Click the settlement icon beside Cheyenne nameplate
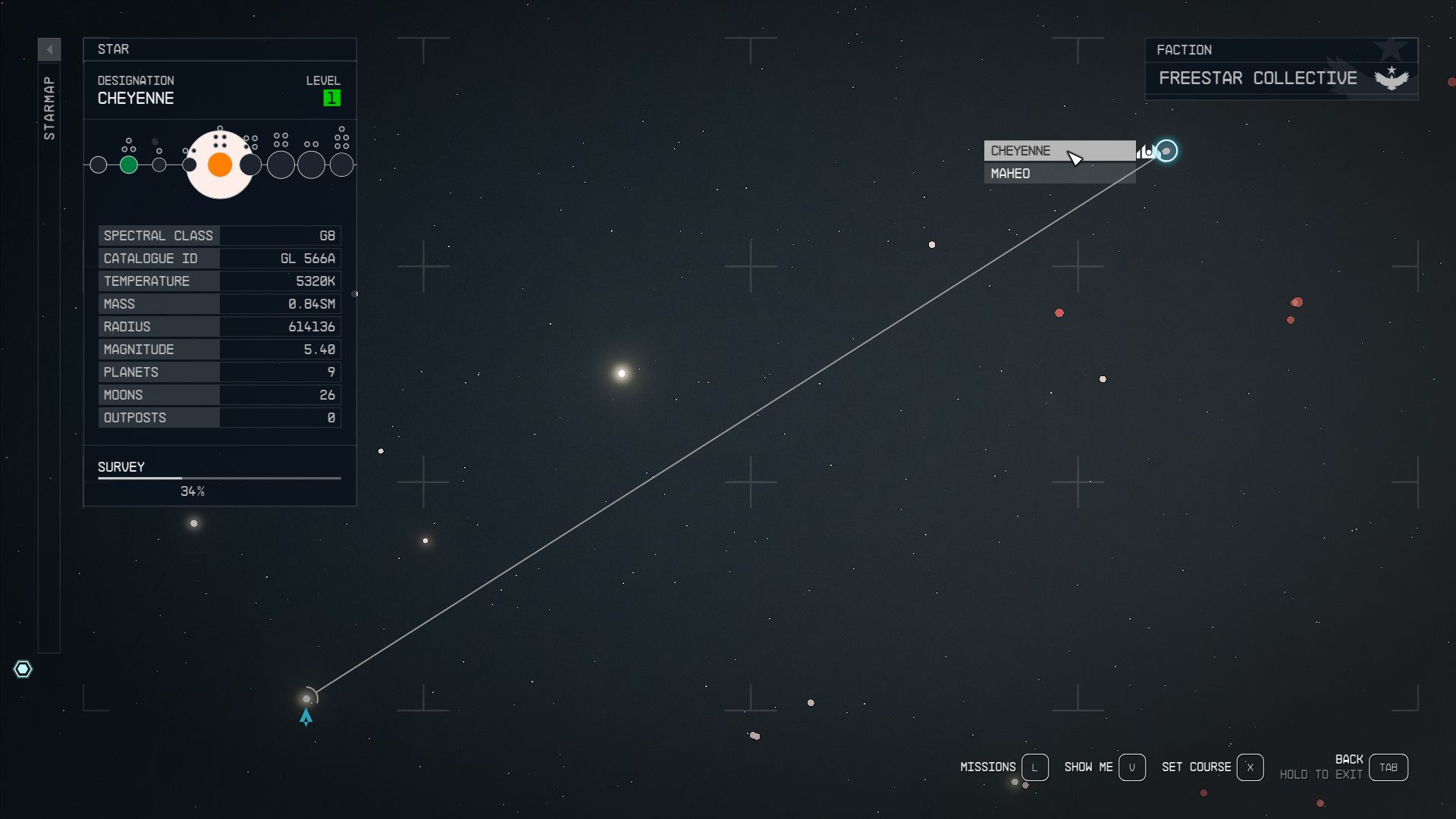This screenshot has width=1456, height=819. point(1145,150)
